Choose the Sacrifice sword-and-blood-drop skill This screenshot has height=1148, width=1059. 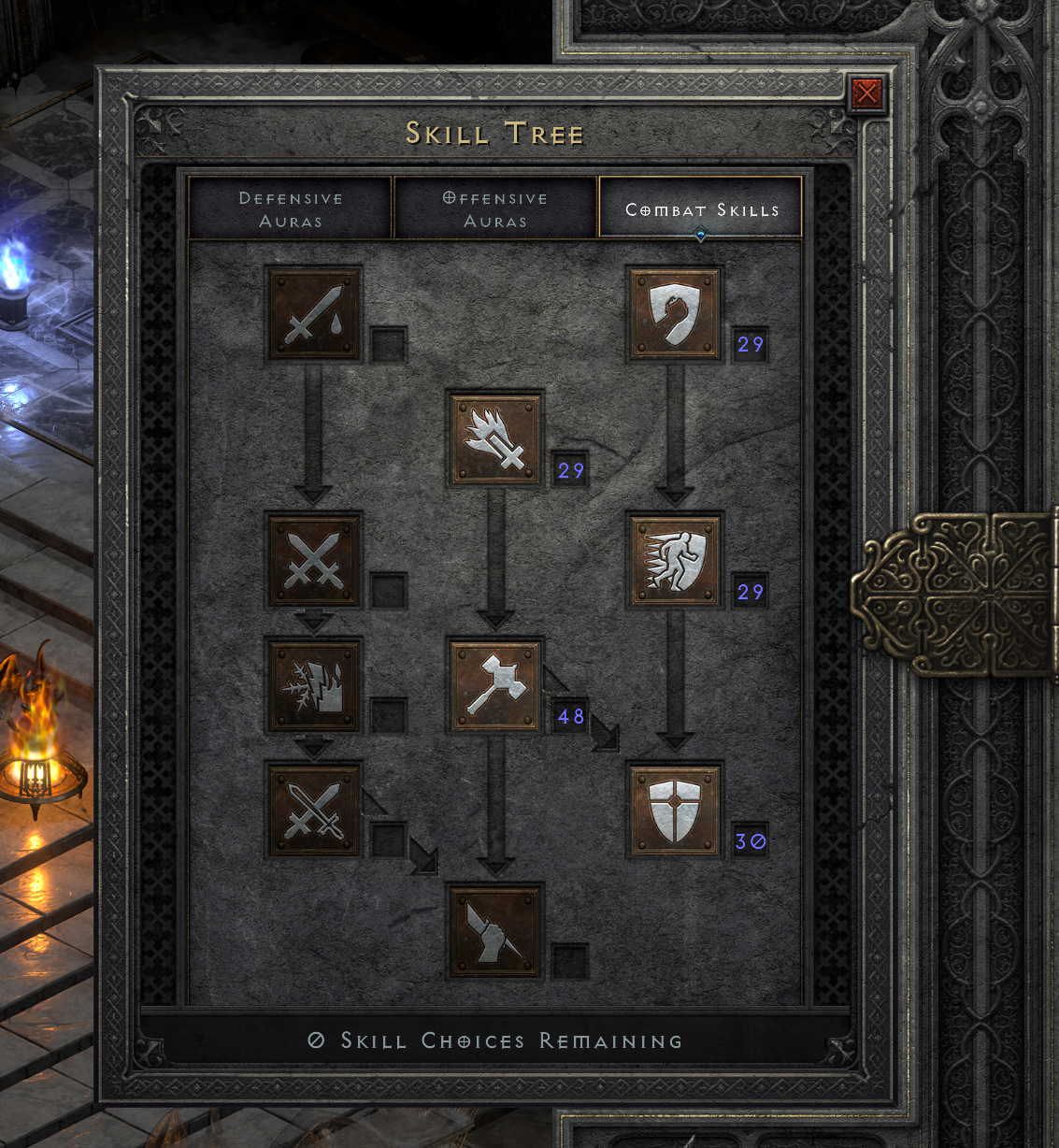click(314, 314)
